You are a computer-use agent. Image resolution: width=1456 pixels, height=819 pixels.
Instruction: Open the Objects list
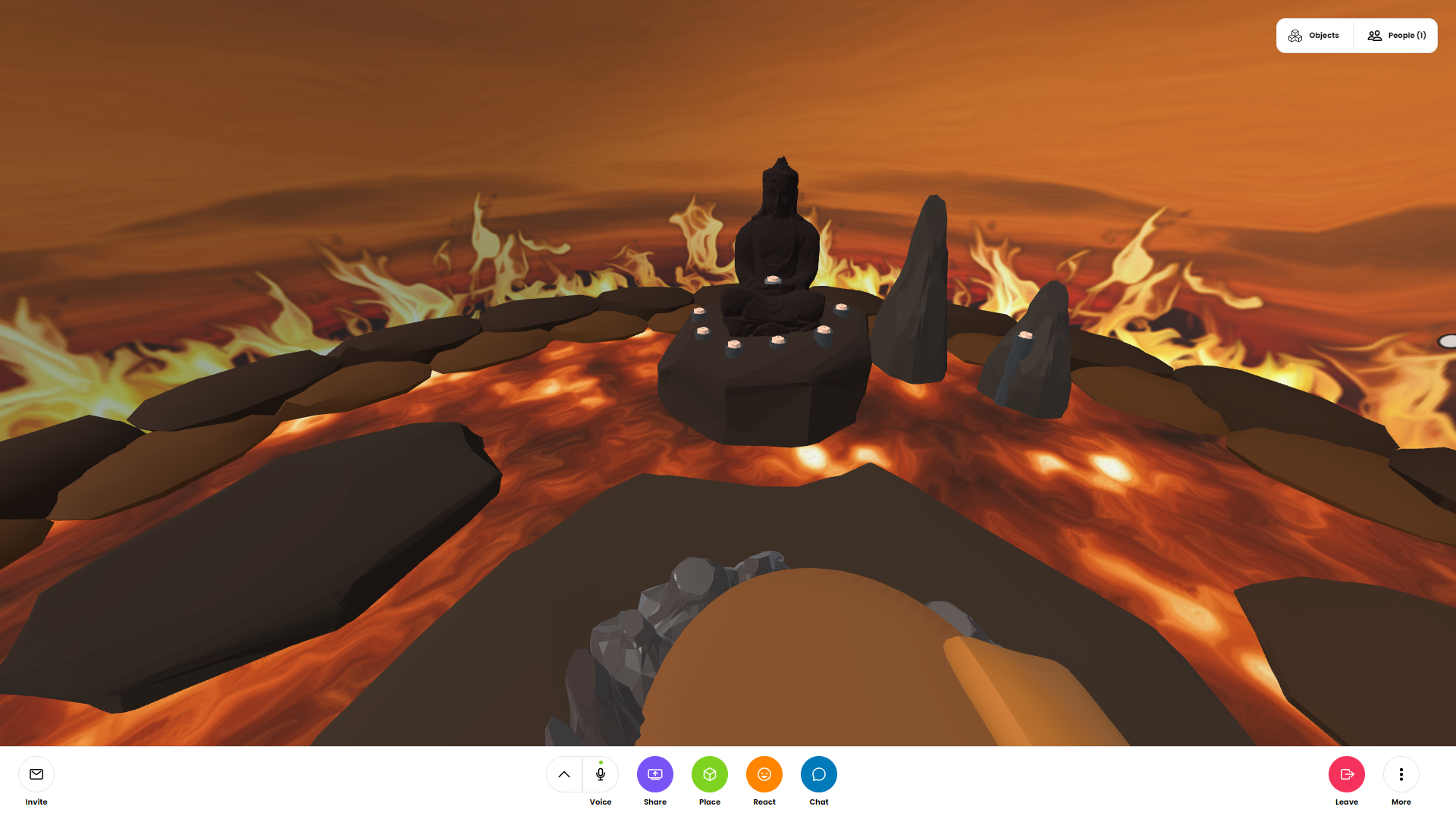tap(1314, 36)
